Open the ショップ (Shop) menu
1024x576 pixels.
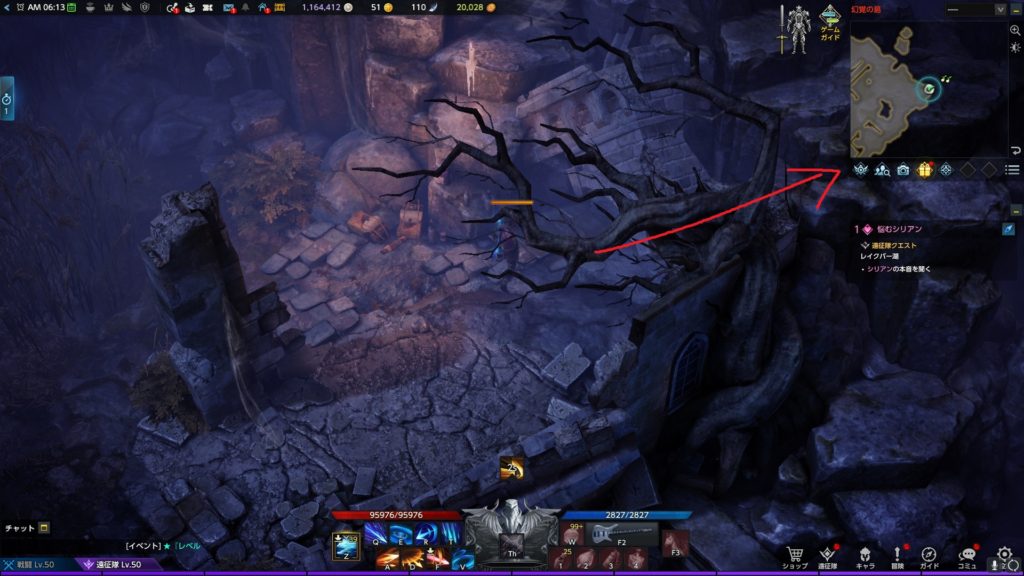tap(796, 555)
